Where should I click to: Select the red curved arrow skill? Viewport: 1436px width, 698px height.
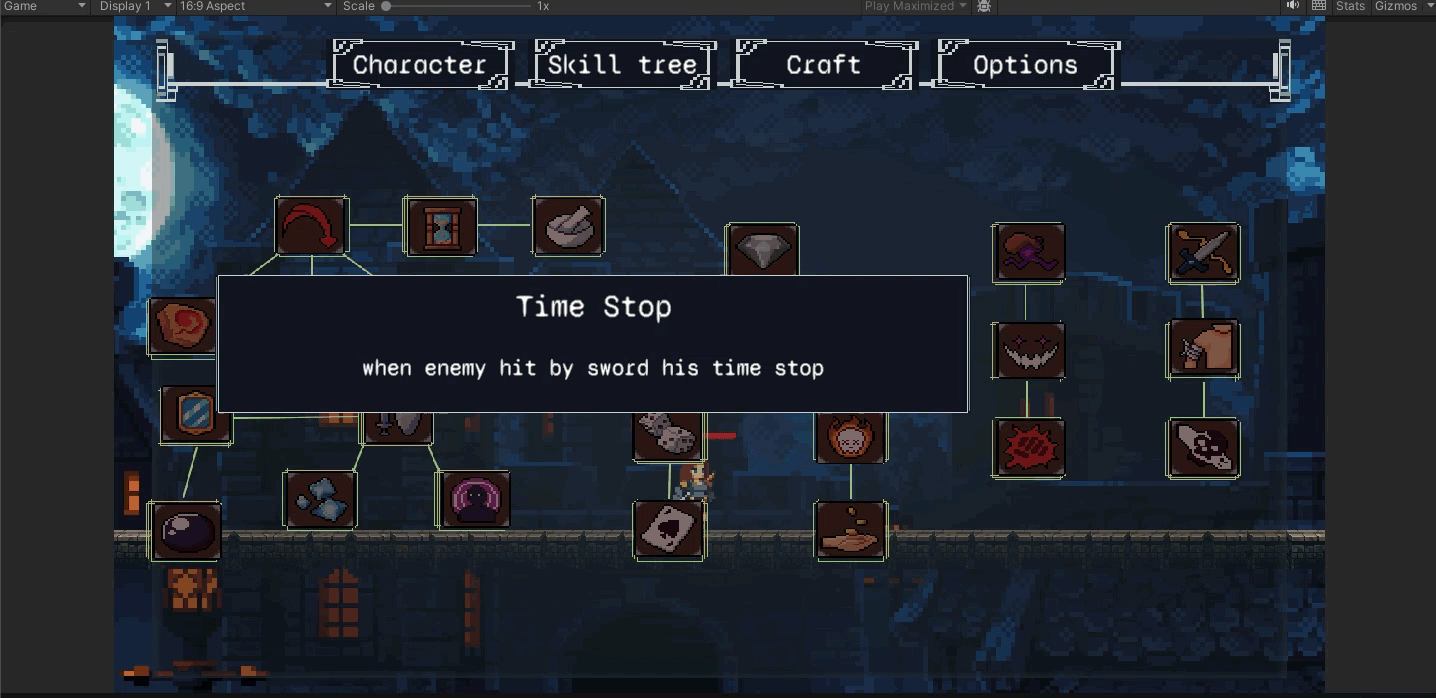[311, 226]
